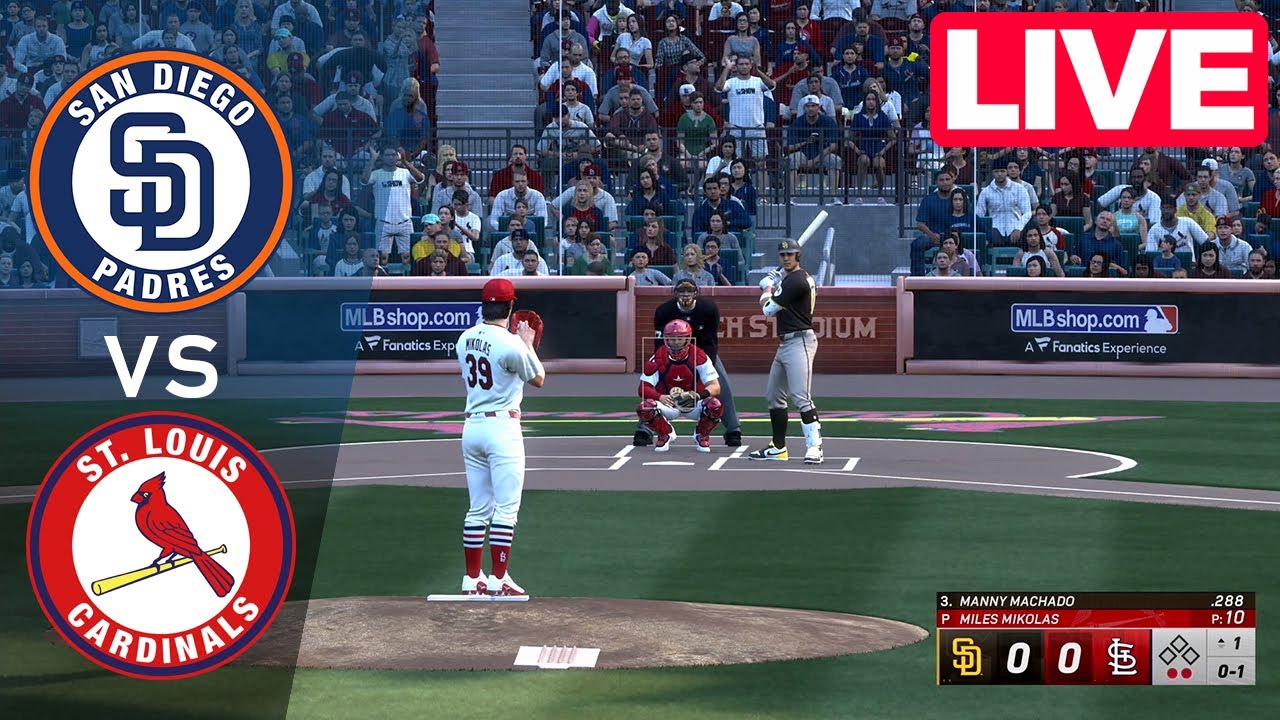Toggle the top-of-inning arrow indicator
Viewport: 1280px width, 720px height.
(x=1222, y=642)
